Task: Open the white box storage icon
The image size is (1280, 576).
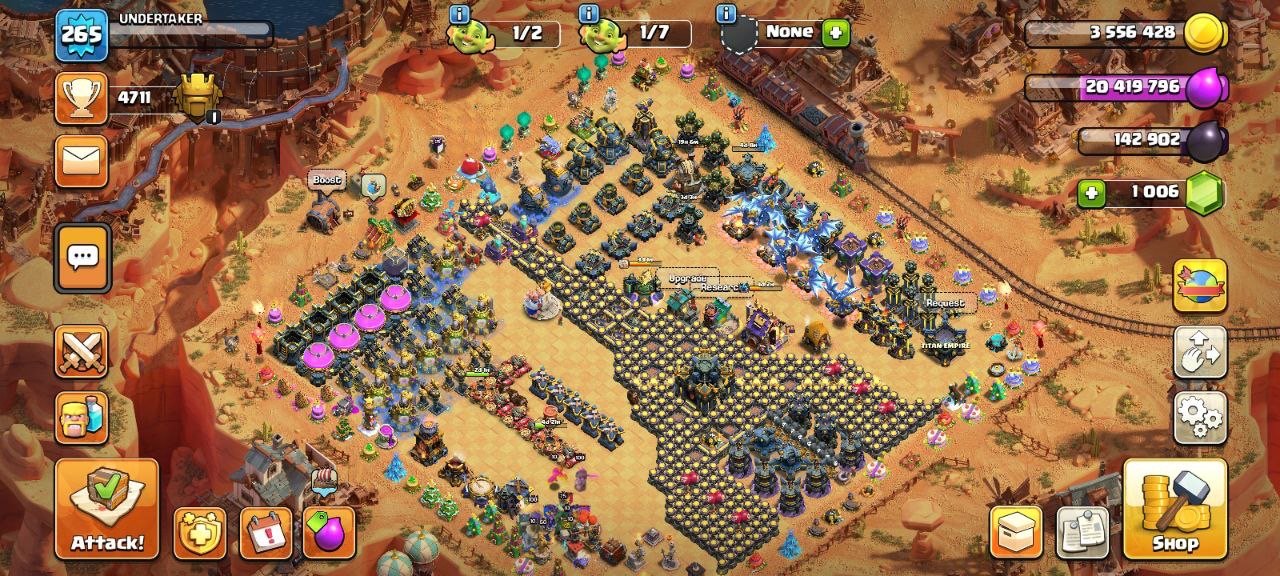Action: 1016,532
